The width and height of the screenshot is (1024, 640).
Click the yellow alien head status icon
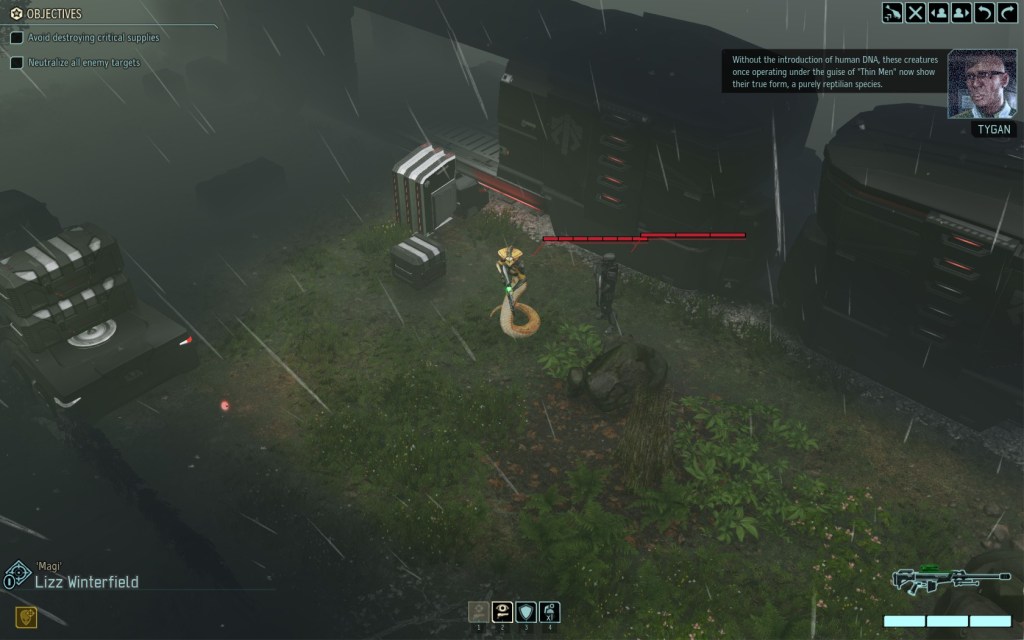pyautogui.click(x=26, y=617)
